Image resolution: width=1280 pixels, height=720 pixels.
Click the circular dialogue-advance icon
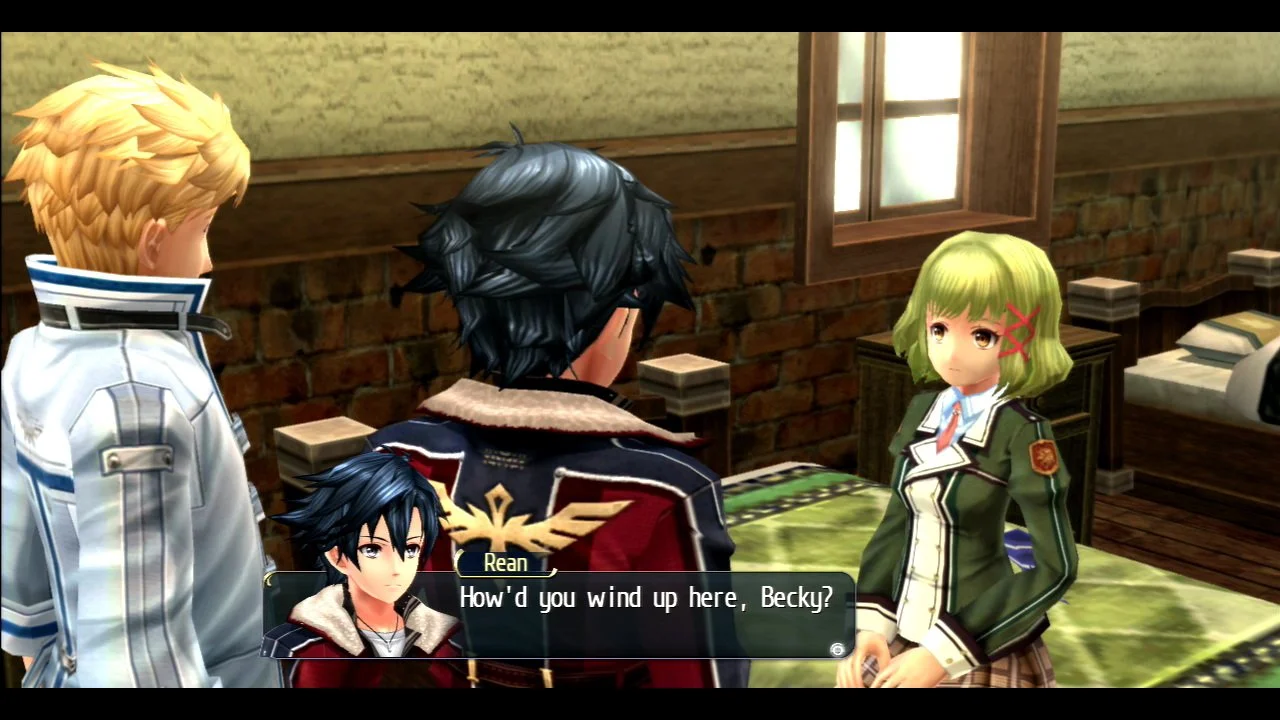coord(837,649)
